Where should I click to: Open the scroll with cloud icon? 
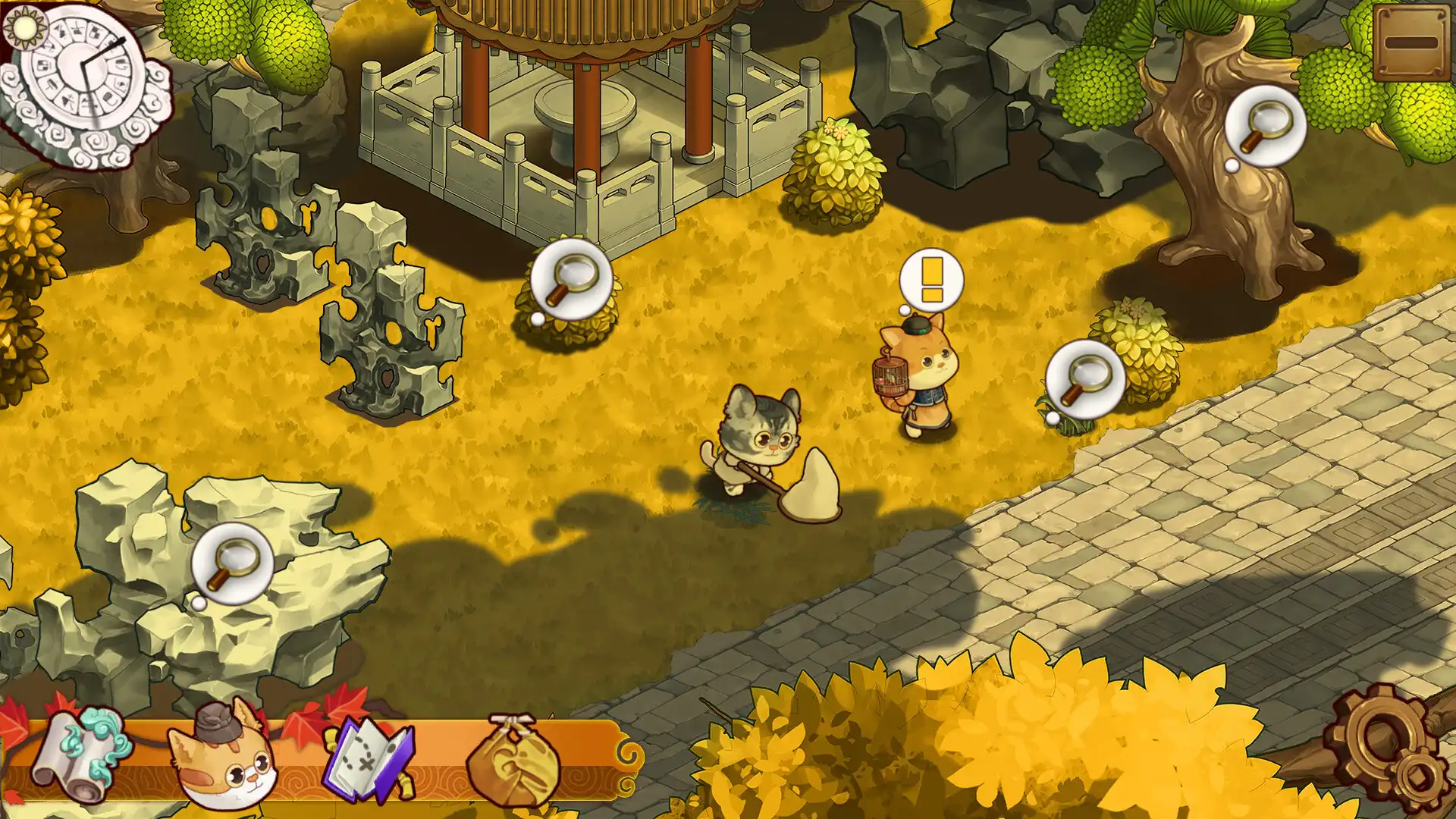(x=80, y=756)
